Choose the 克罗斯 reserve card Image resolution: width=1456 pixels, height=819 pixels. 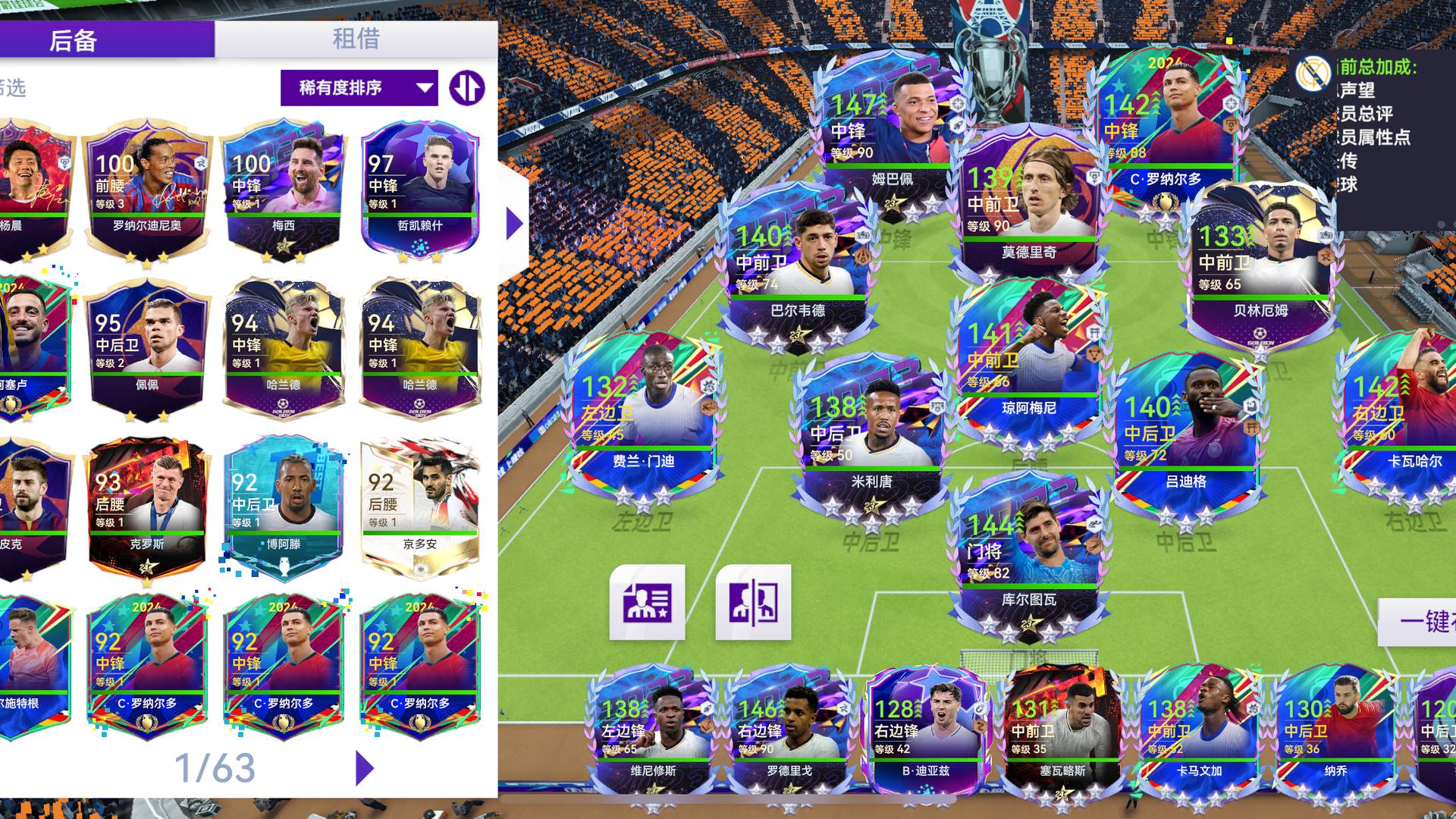coord(147,508)
